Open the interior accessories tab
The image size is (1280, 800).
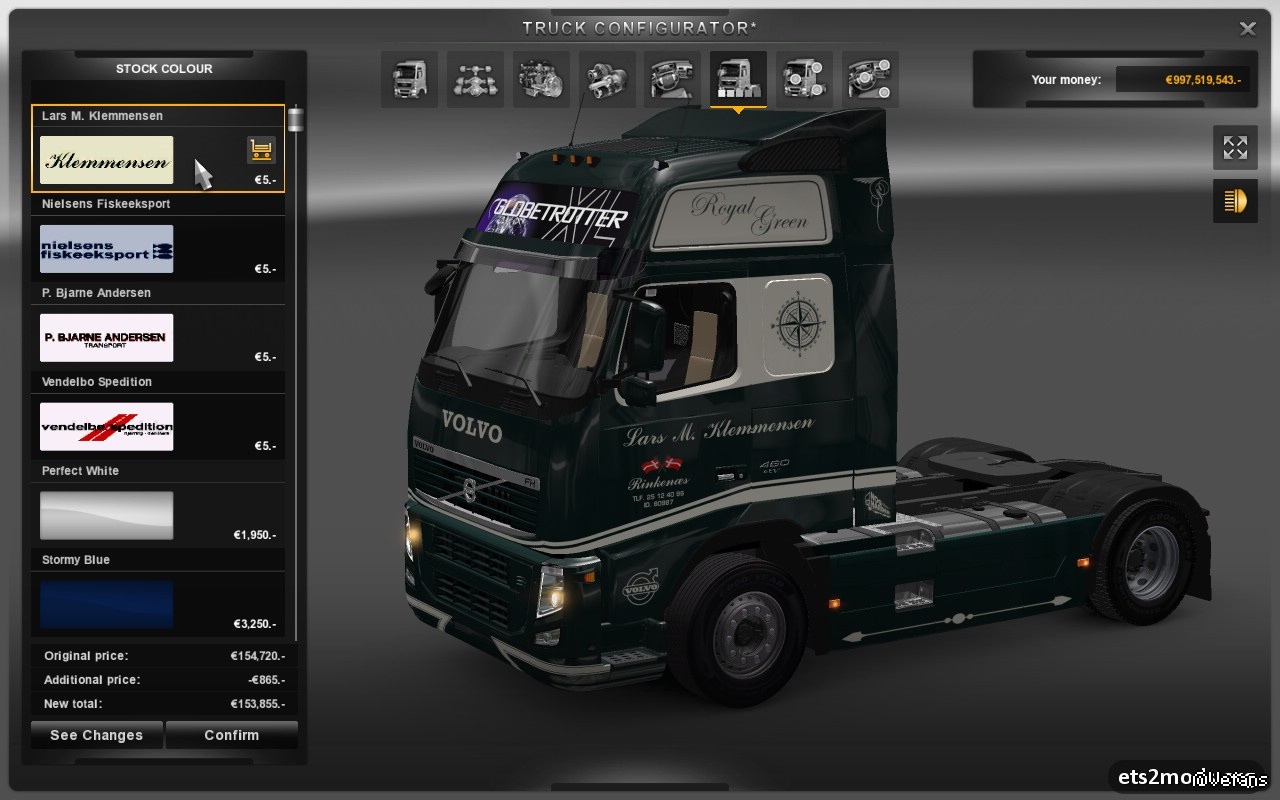(x=870, y=79)
